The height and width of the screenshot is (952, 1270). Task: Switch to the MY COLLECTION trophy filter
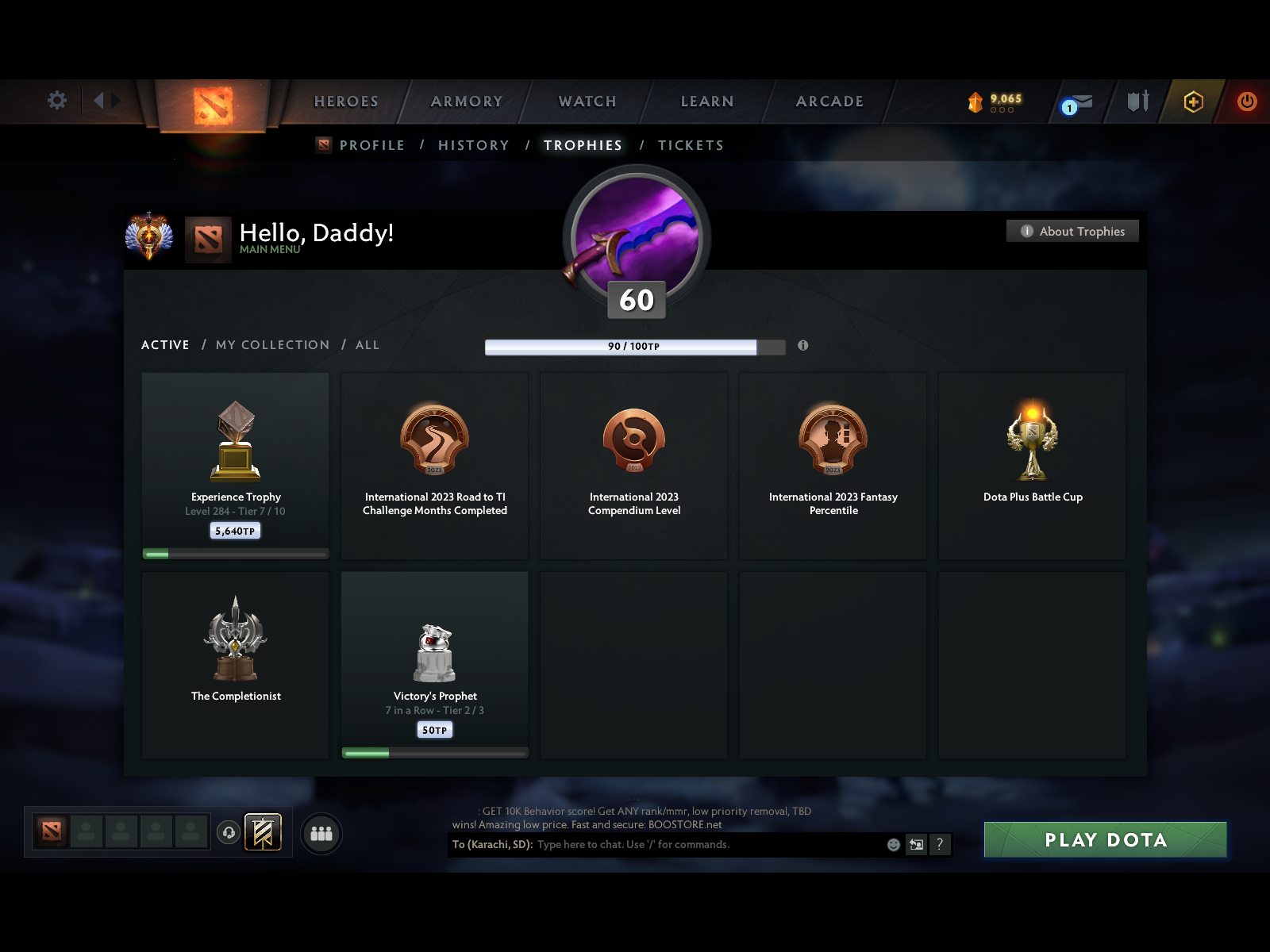pos(272,344)
